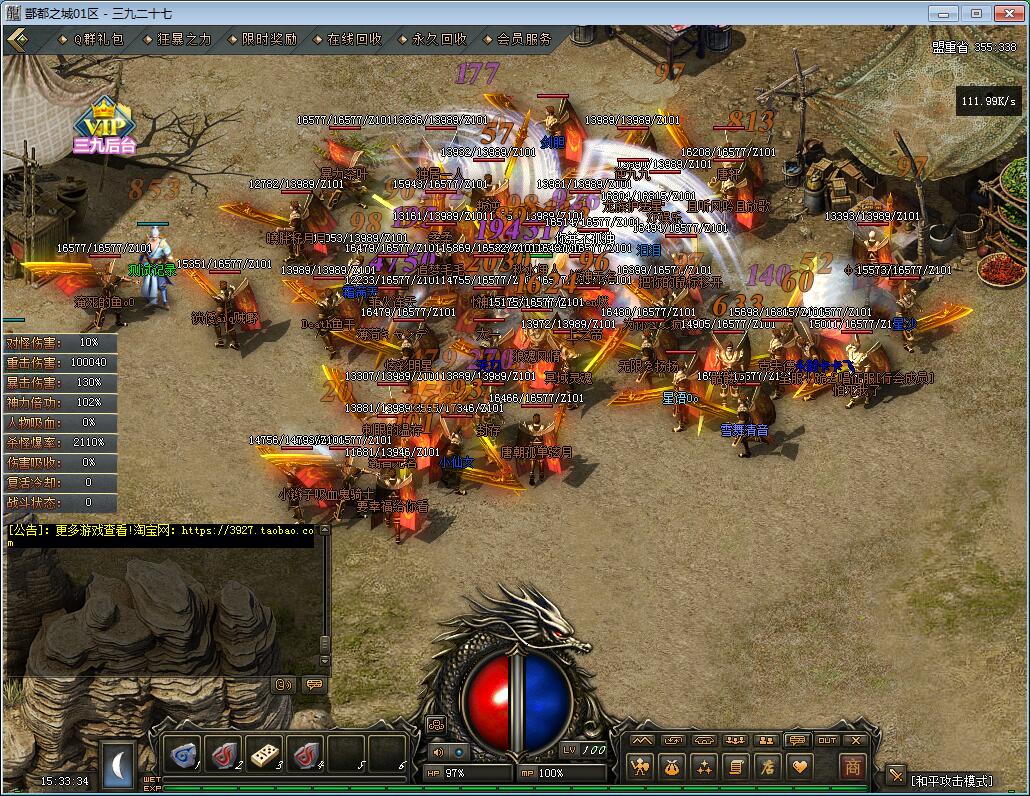The width and height of the screenshot is (1030, 796).
Task: Collapse the top menu with the arrow button
Action: (17, 40)
